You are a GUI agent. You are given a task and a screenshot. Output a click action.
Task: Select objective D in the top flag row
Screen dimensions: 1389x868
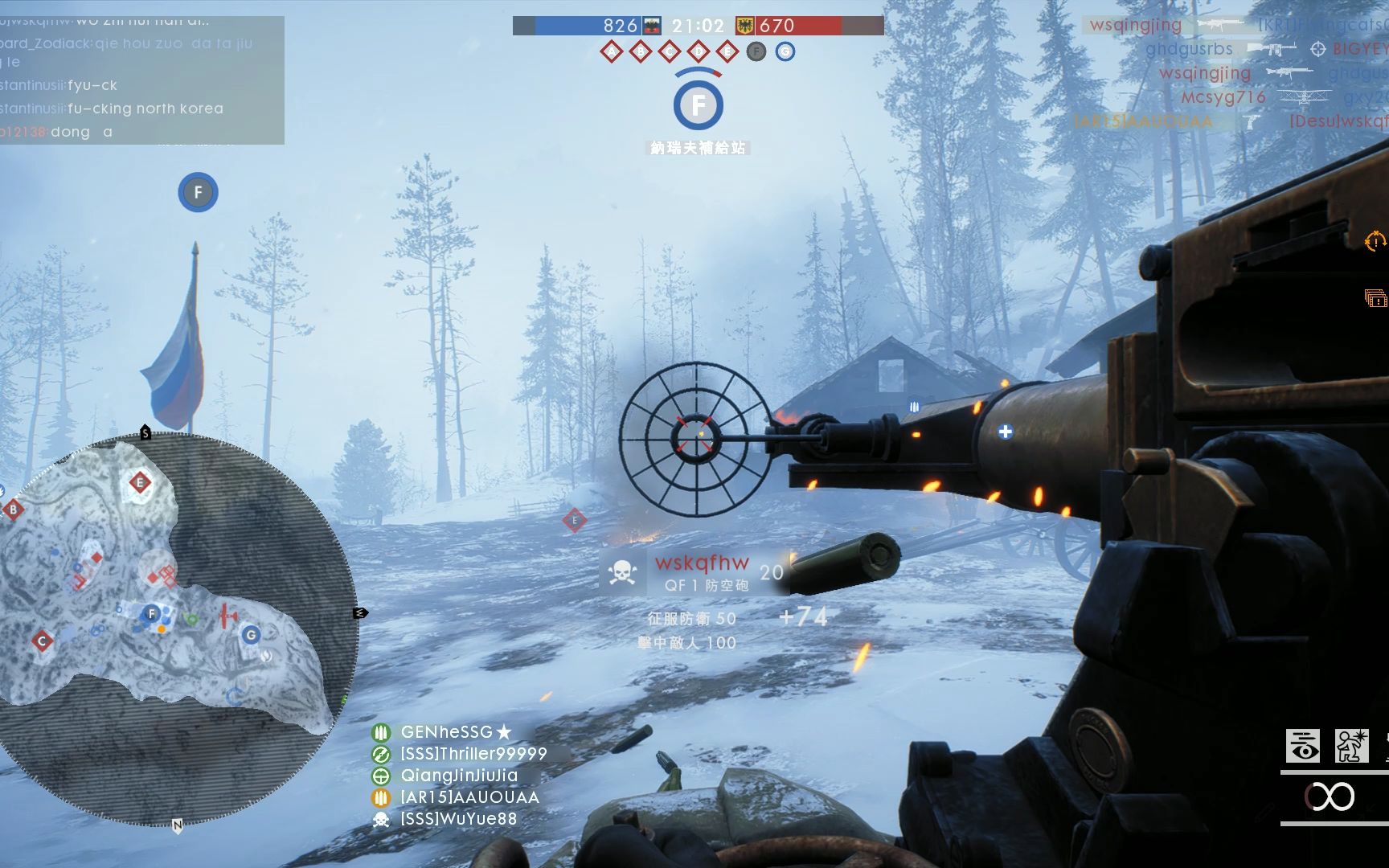[x=699, y=52]
